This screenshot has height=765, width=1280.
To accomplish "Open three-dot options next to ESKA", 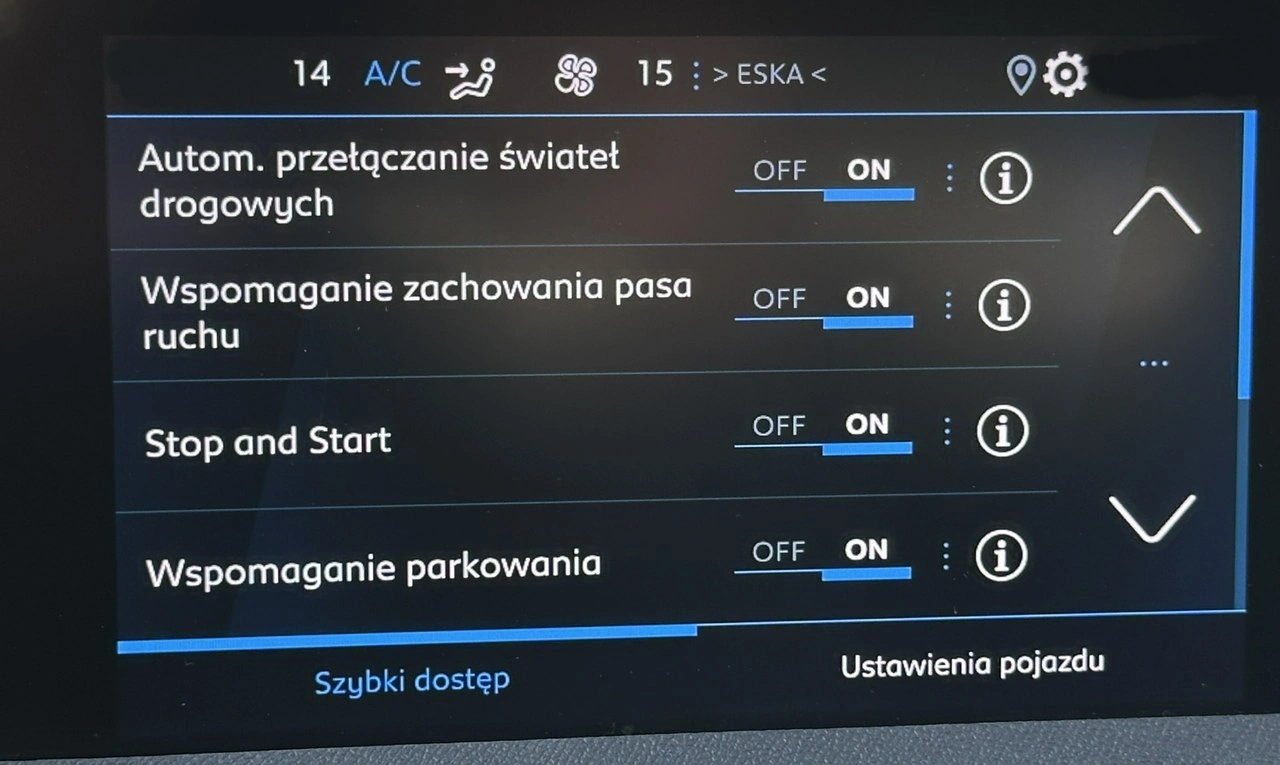I will (x=695, y=73).
